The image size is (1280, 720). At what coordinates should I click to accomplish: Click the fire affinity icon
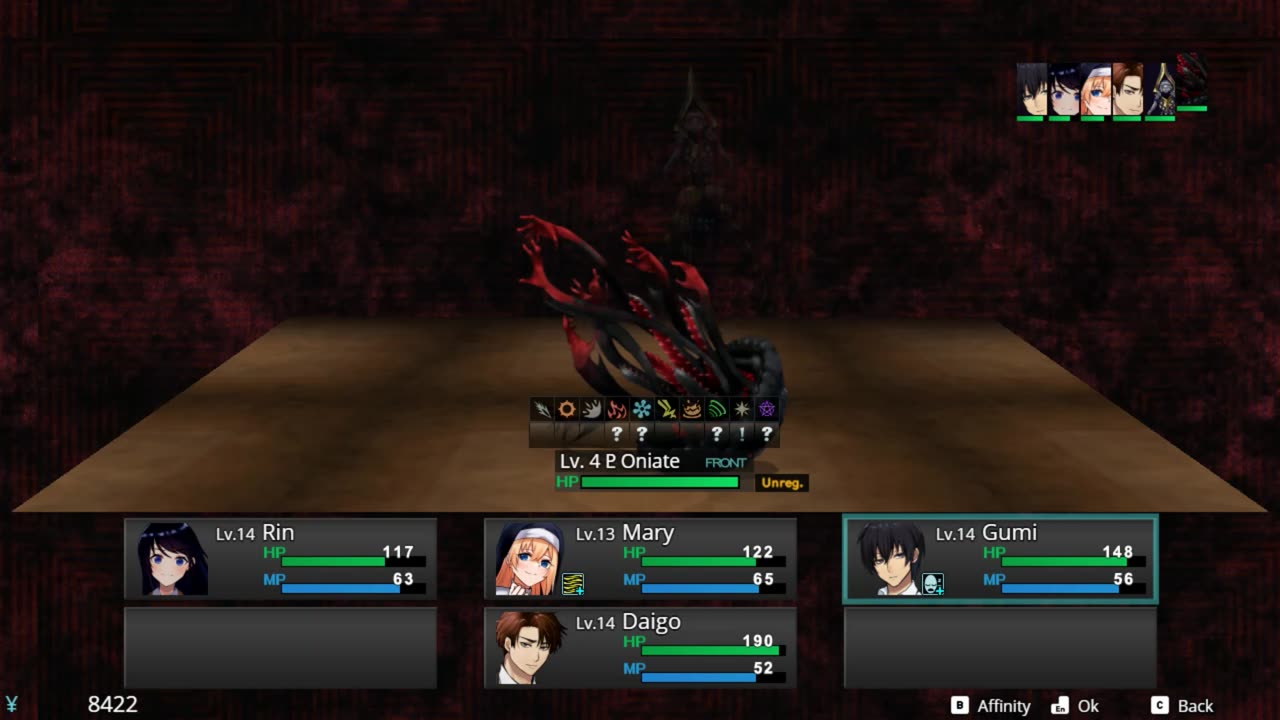(x=617, y=409)
